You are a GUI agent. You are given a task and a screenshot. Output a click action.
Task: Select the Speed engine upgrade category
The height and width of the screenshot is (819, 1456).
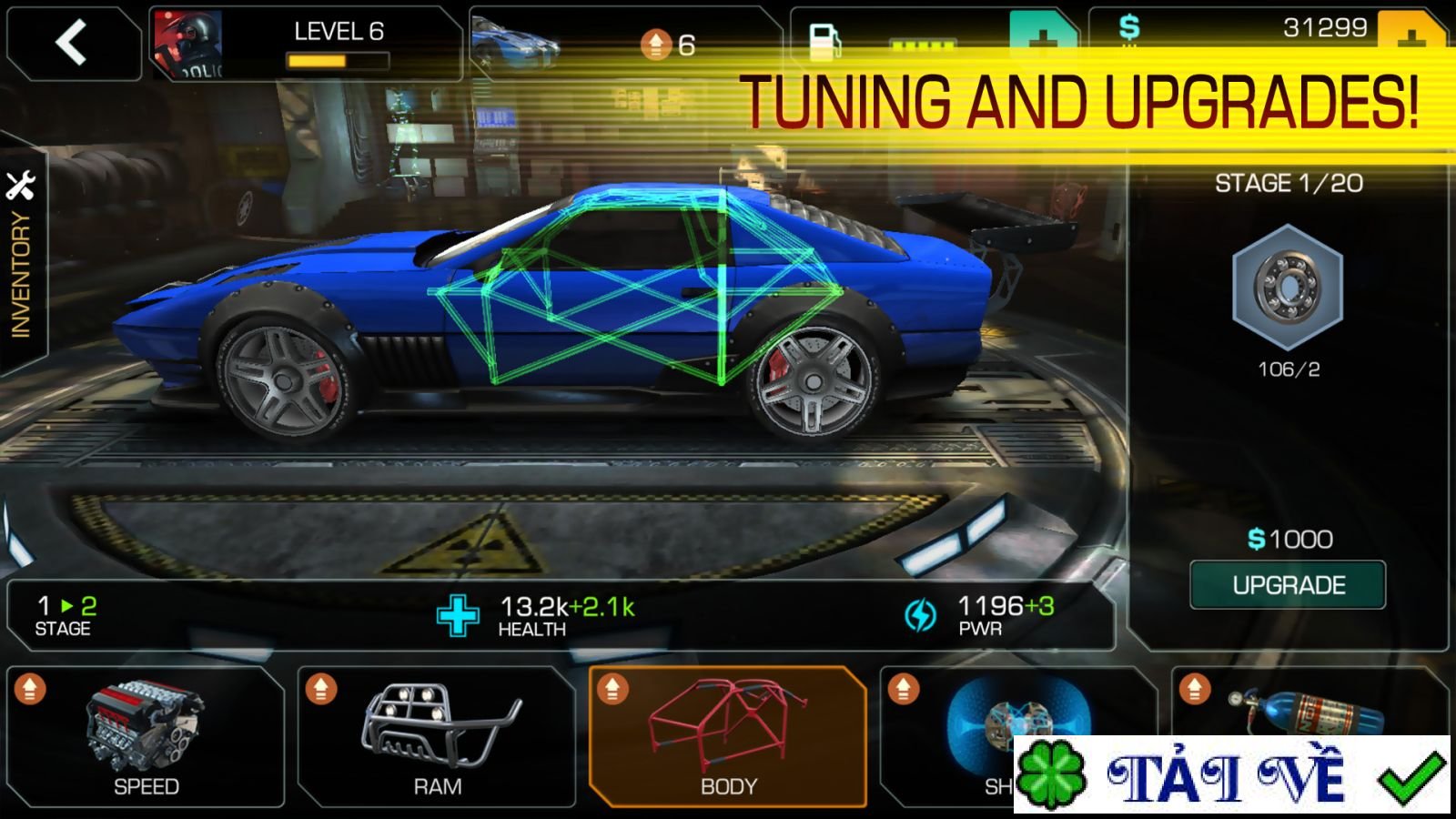[x=146, y=737]
